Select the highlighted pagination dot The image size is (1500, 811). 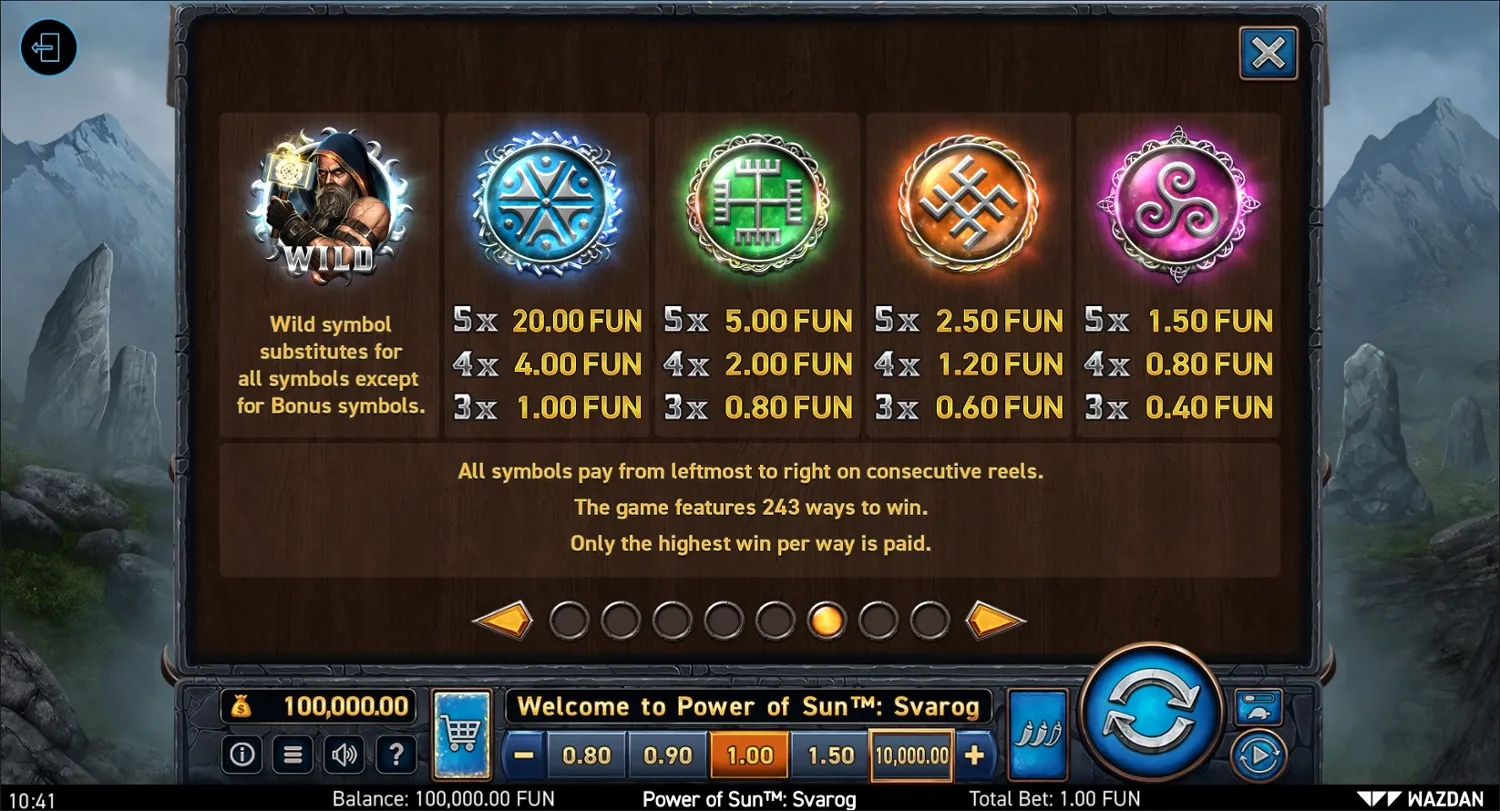[x=827, y=620]
